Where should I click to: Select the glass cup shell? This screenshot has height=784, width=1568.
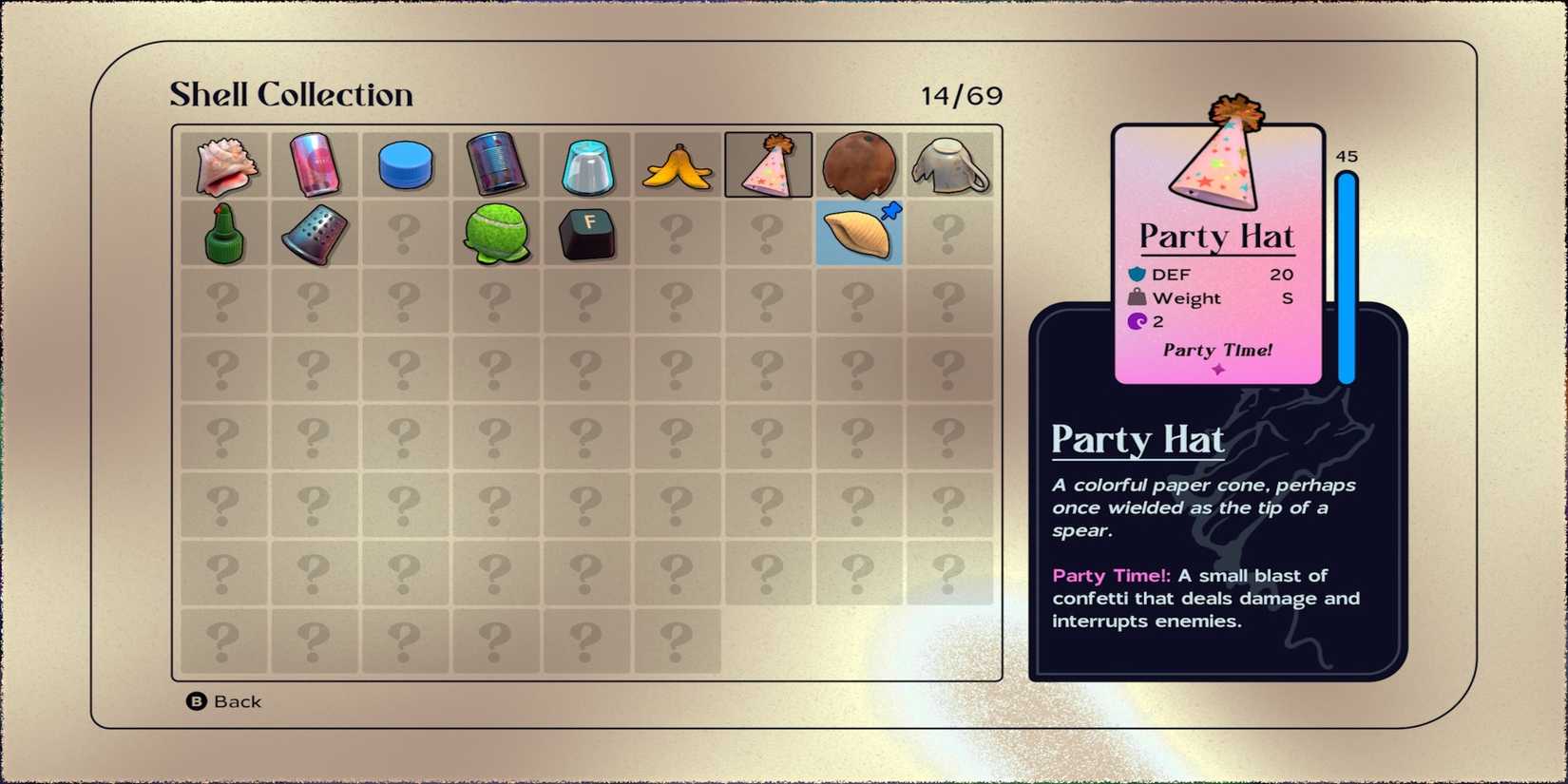point(586,163)
